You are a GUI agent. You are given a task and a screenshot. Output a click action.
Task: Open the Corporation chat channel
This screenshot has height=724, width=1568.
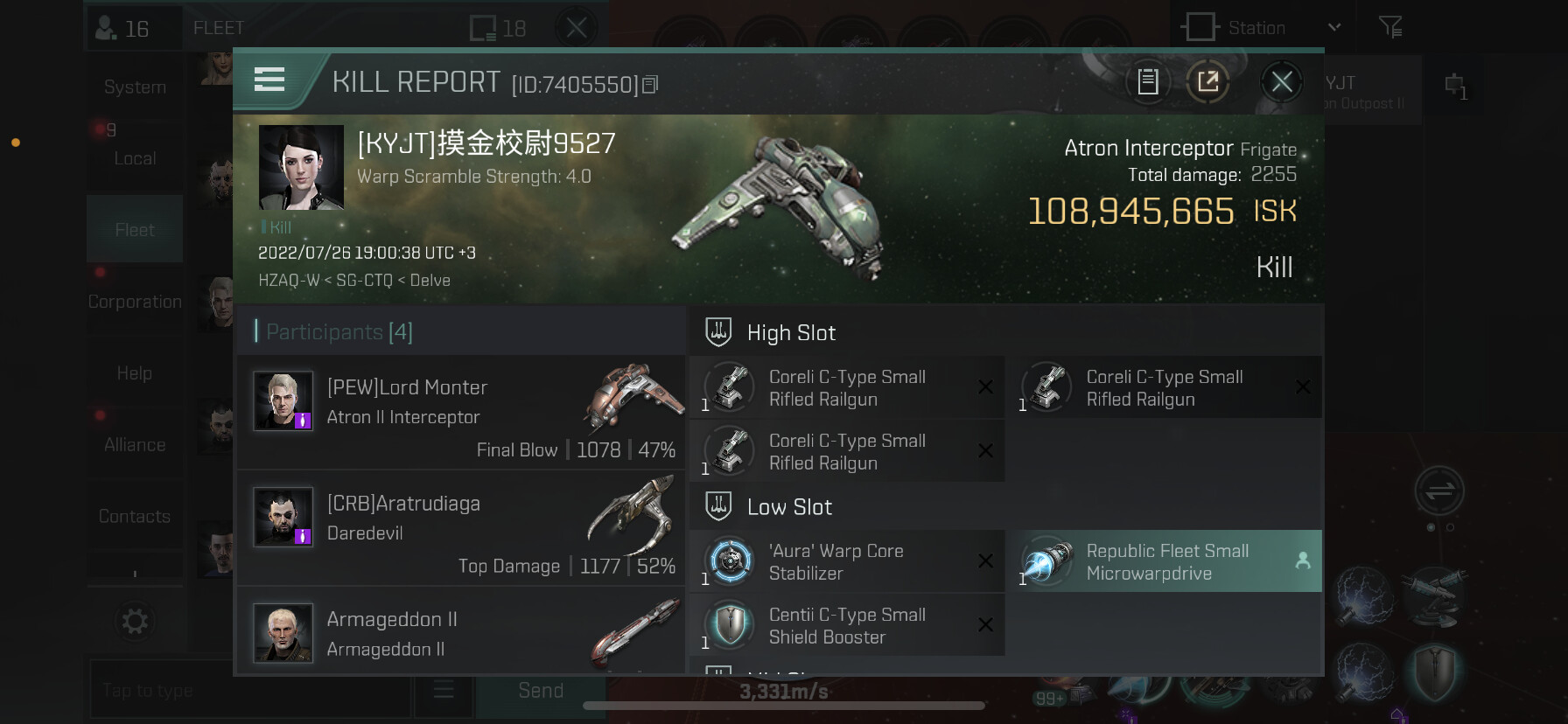tap(135, 302)
